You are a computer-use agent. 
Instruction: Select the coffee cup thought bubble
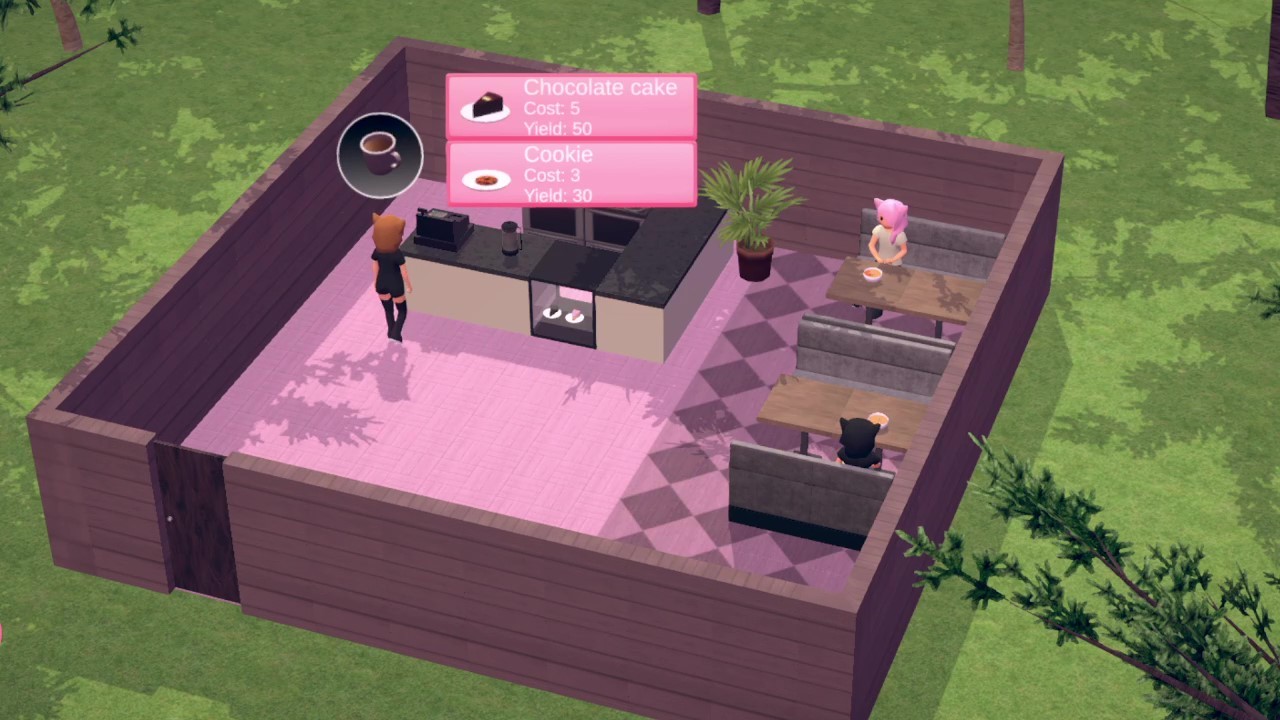pyautogui.click(x=379, y=152)
